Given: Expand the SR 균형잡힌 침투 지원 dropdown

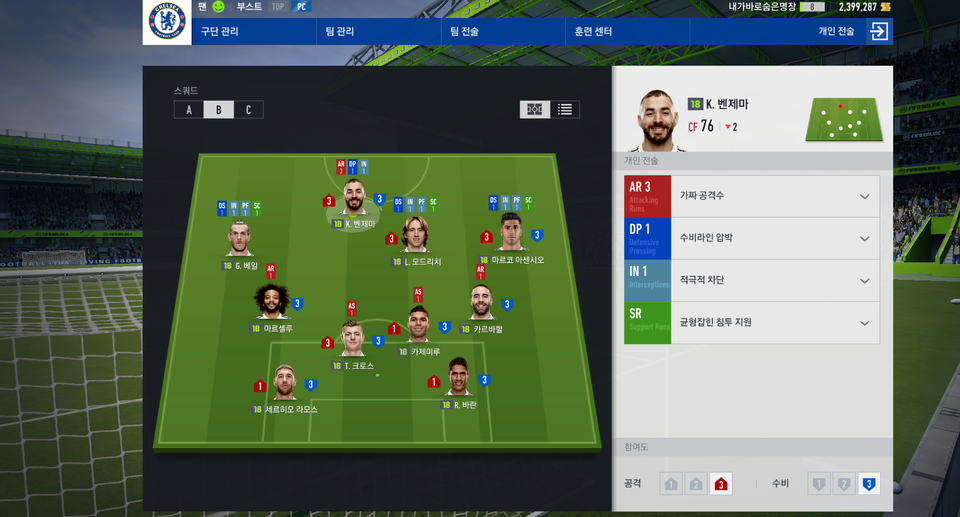Looking at the screenshot, I should coord(864,322).
